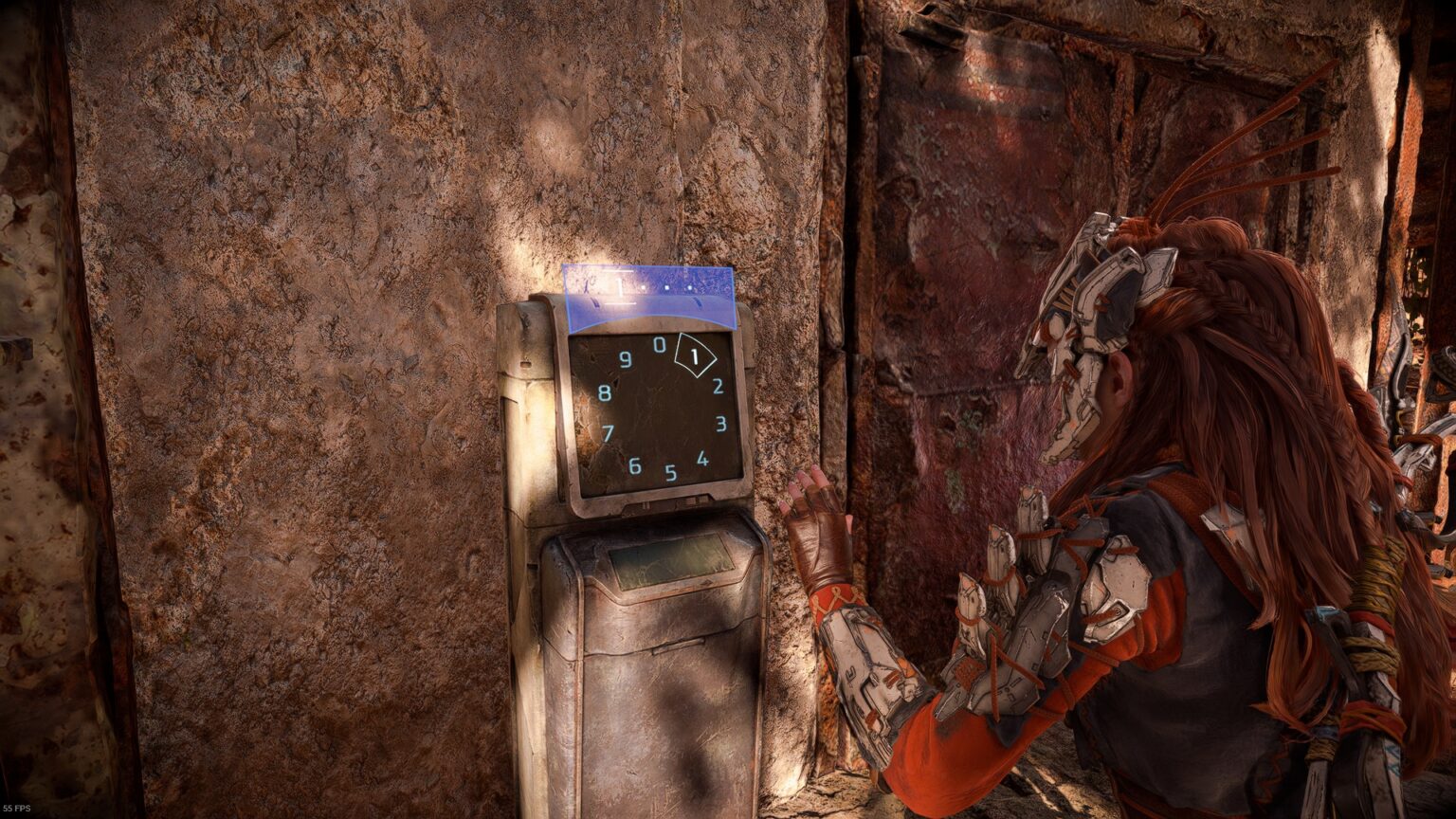Image resolution: width=1456 pixels, height=819 pixels.
Task: Select digit 9 on the code dial
Action: (626, 357)
